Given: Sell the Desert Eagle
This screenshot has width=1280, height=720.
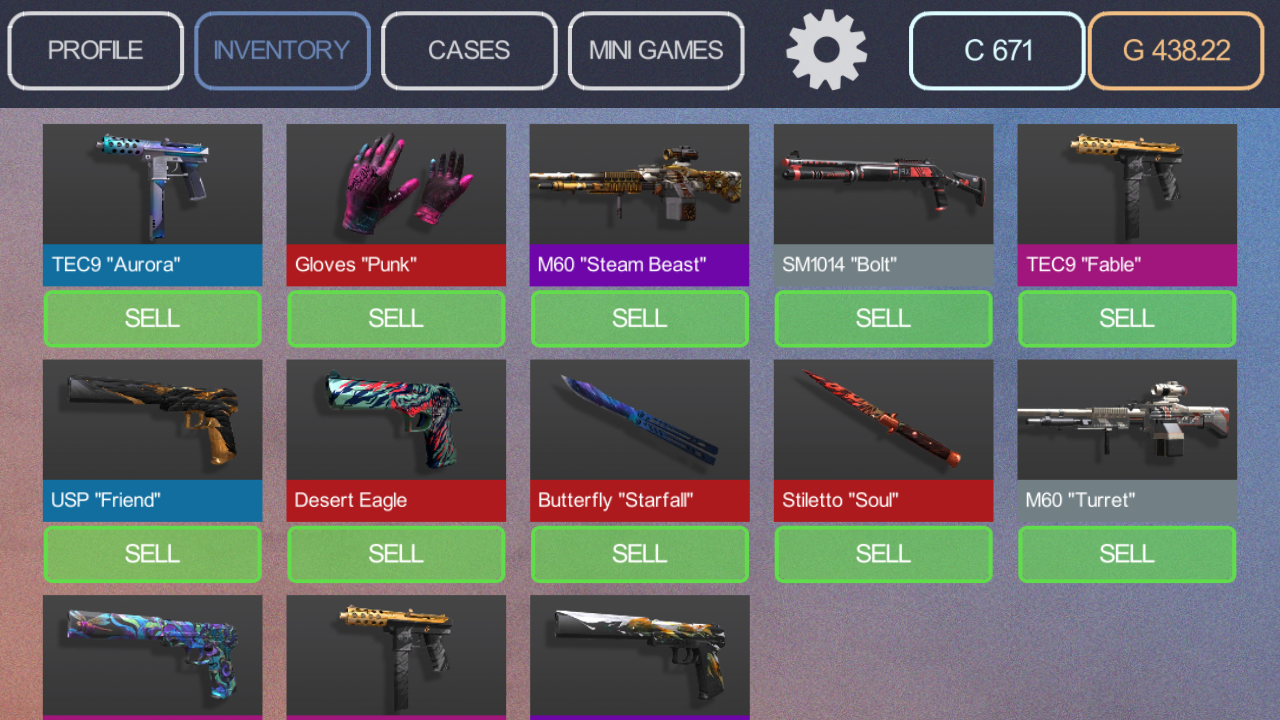Looking at the screenshot, I should (x=396, y=553).
